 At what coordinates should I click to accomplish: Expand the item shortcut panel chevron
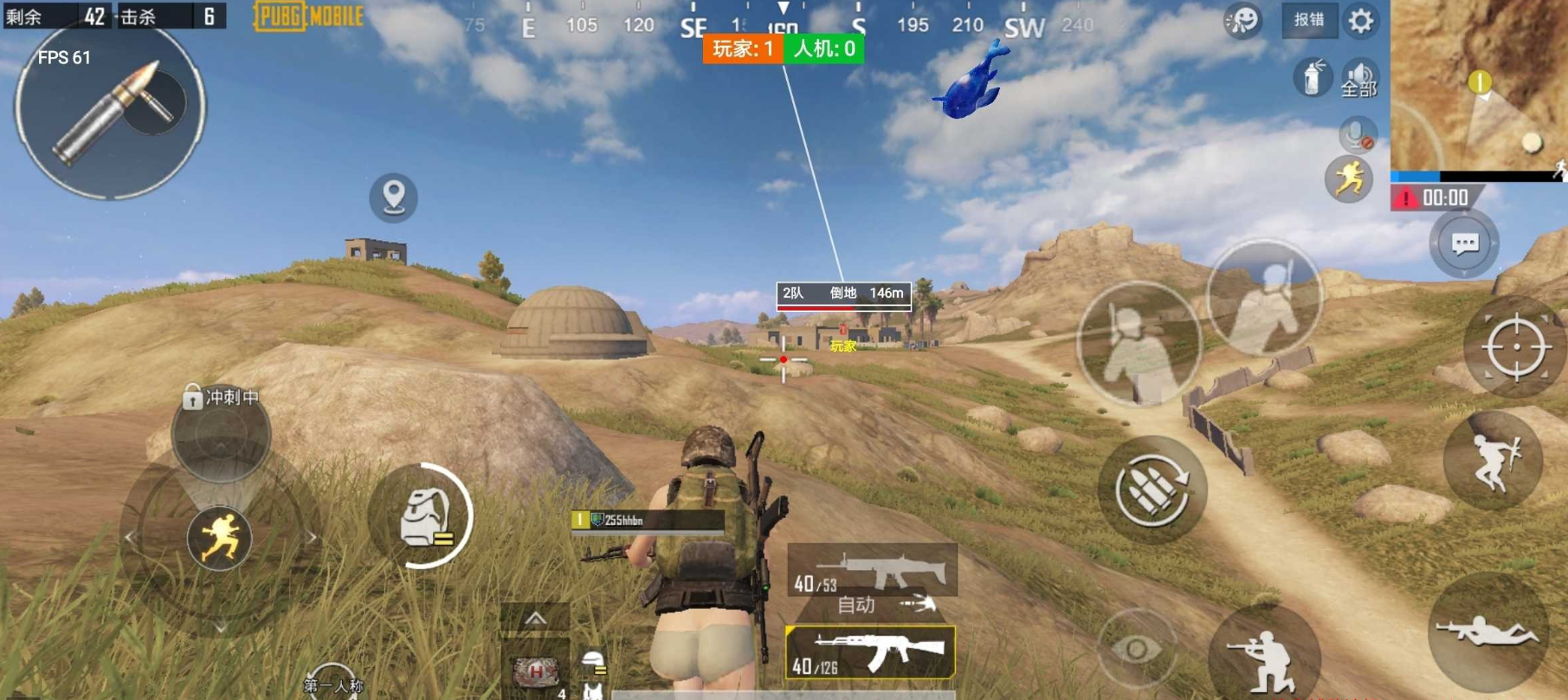[x=535, y=618]
